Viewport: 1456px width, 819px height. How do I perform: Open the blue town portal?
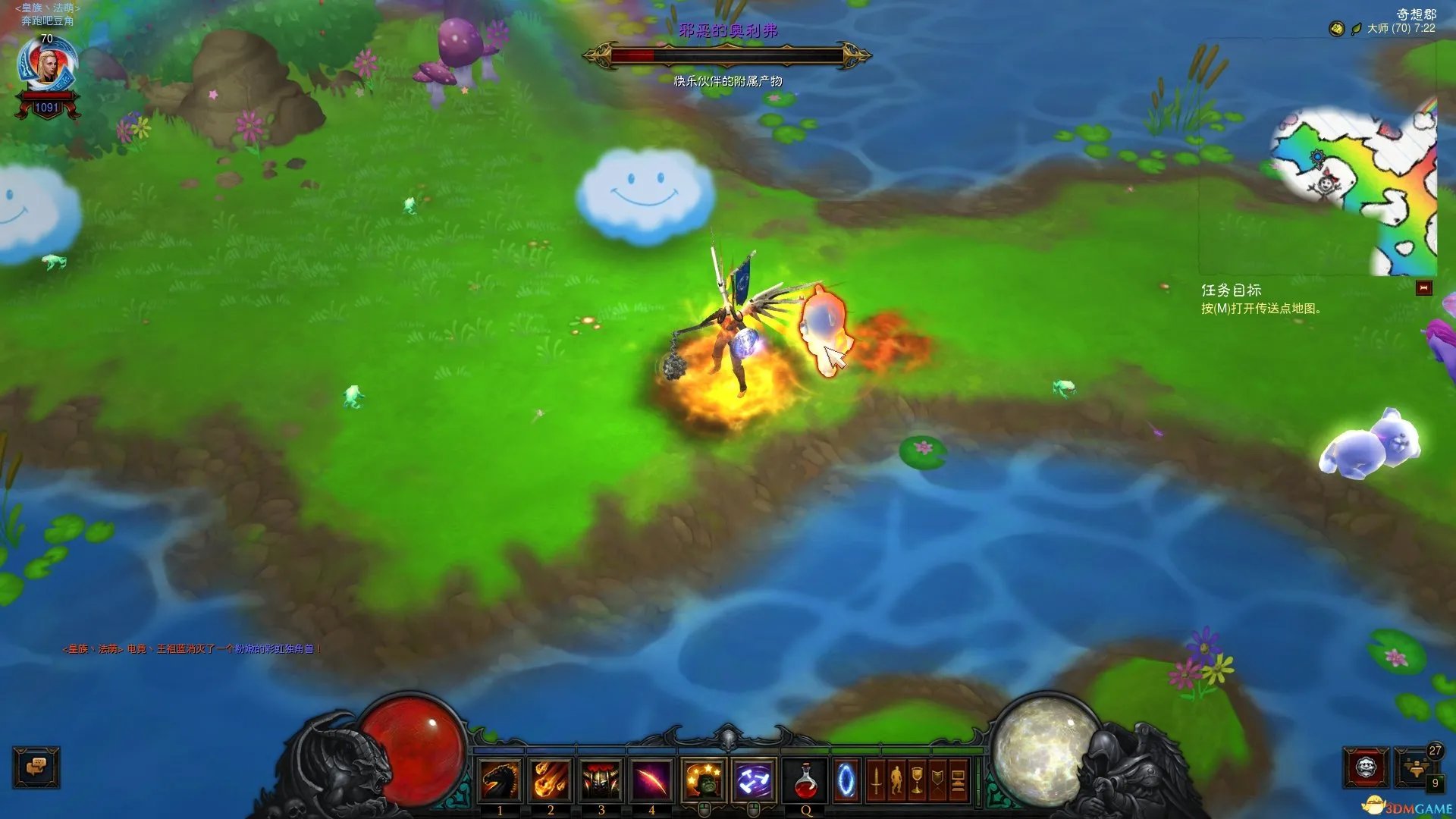846,780
